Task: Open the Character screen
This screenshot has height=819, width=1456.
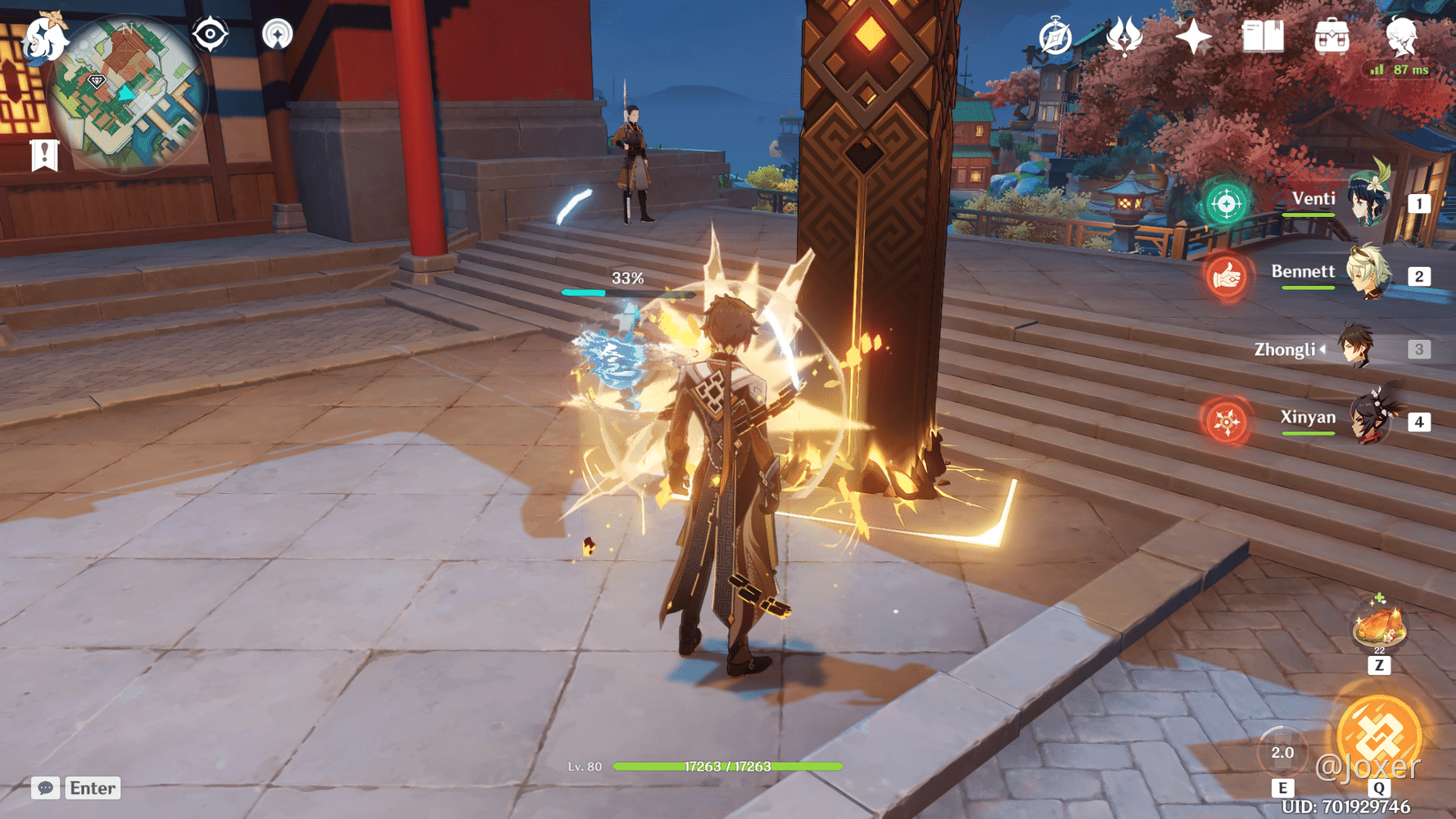Action: point(1403,36)
